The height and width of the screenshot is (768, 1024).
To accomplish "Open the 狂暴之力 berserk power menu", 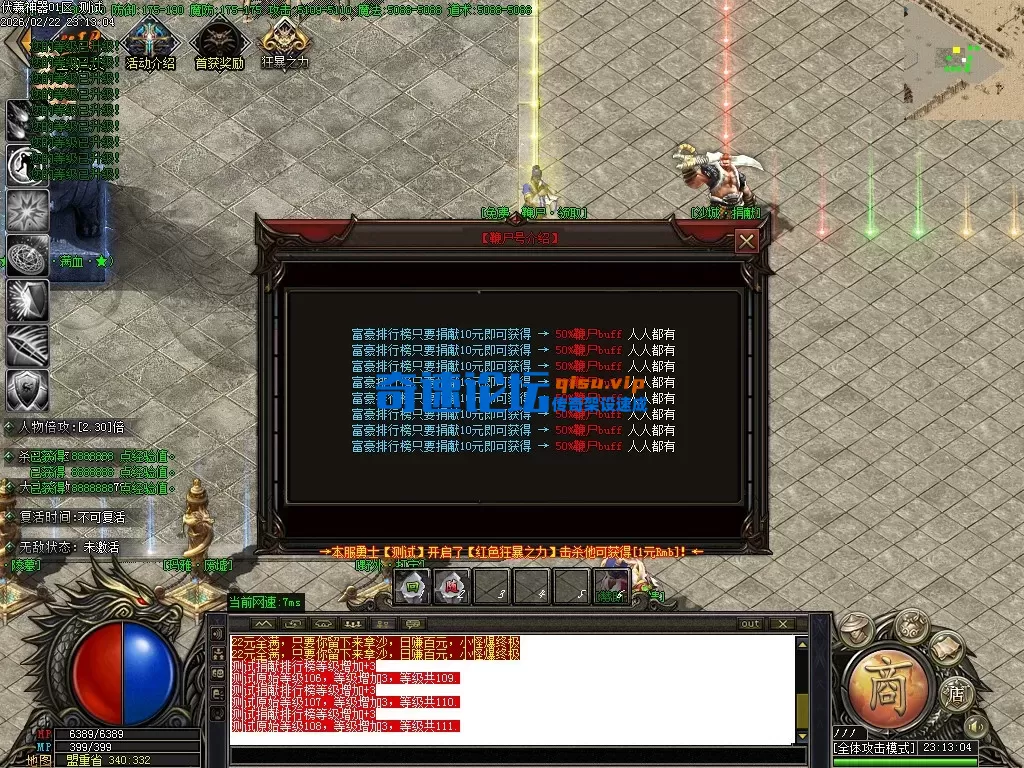I will point(285,45).
